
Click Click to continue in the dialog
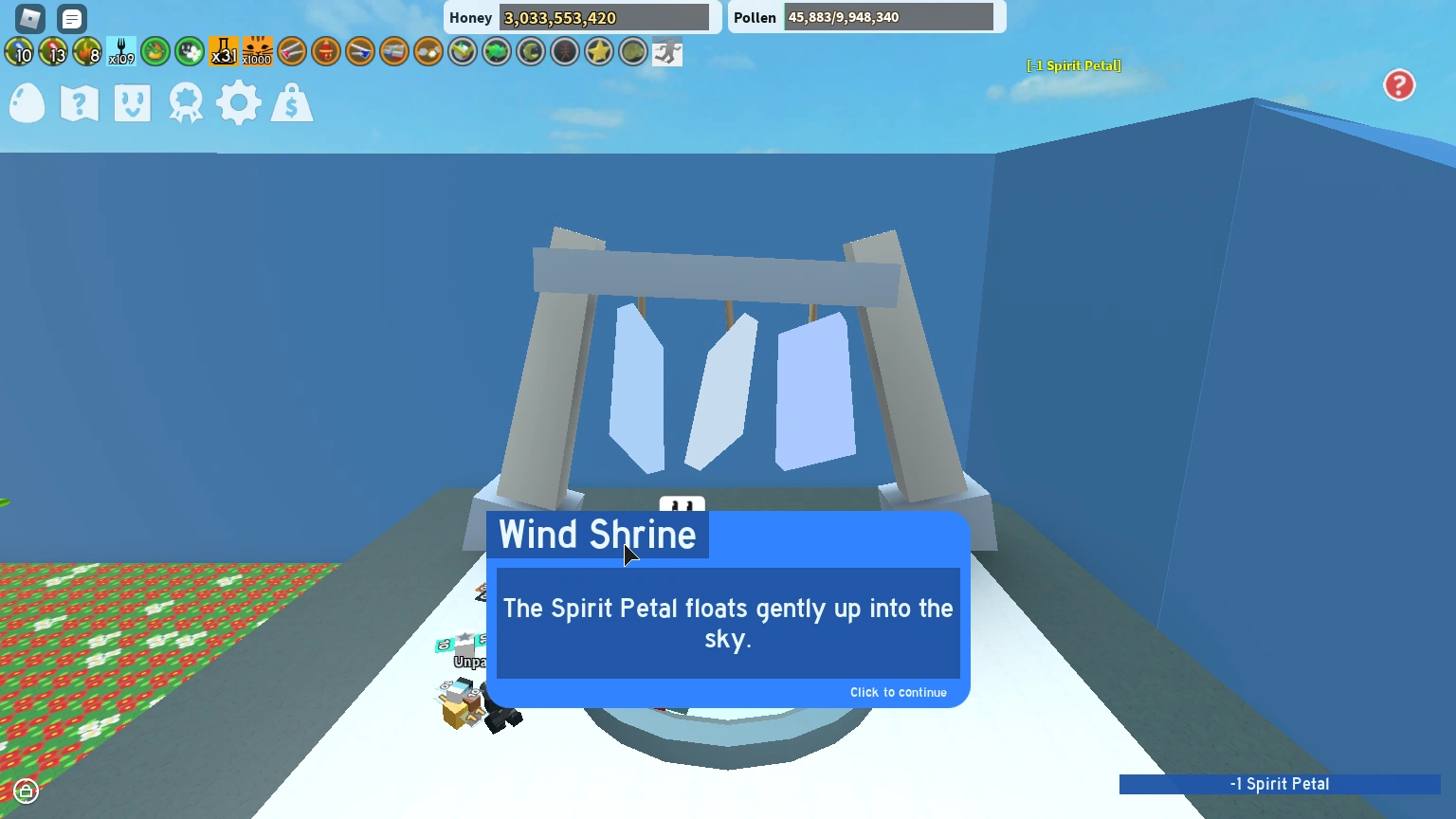898,692
